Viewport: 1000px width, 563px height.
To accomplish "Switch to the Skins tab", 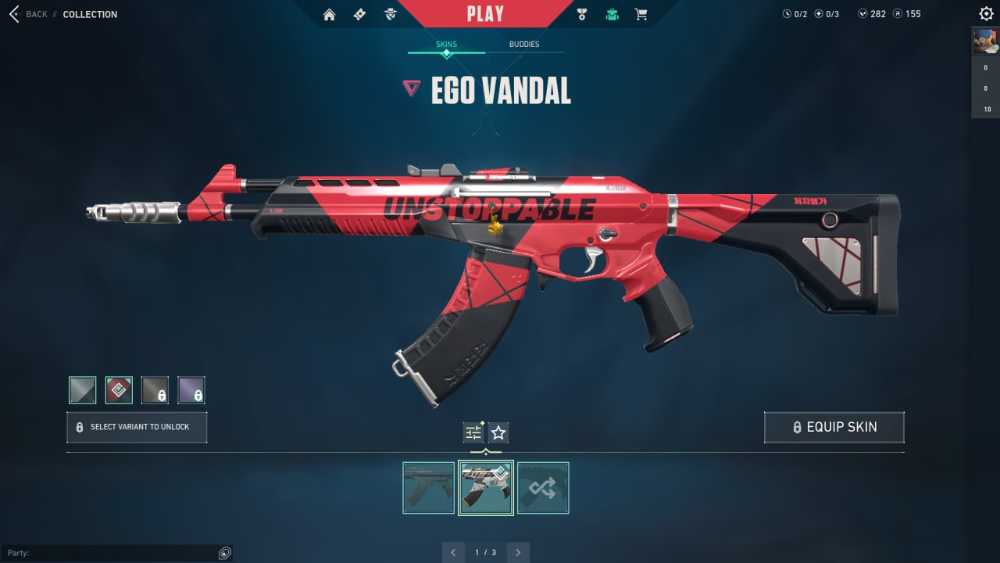I will pos(446,44).
